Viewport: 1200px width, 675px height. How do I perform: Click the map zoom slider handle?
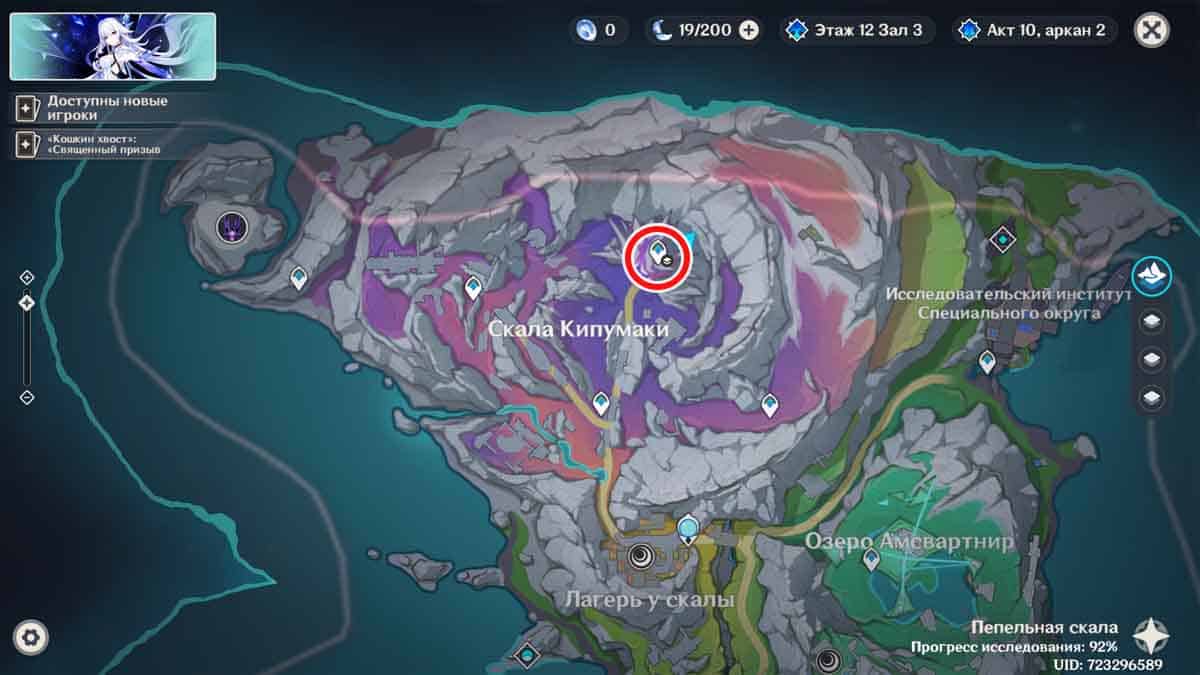click(27, 302)
